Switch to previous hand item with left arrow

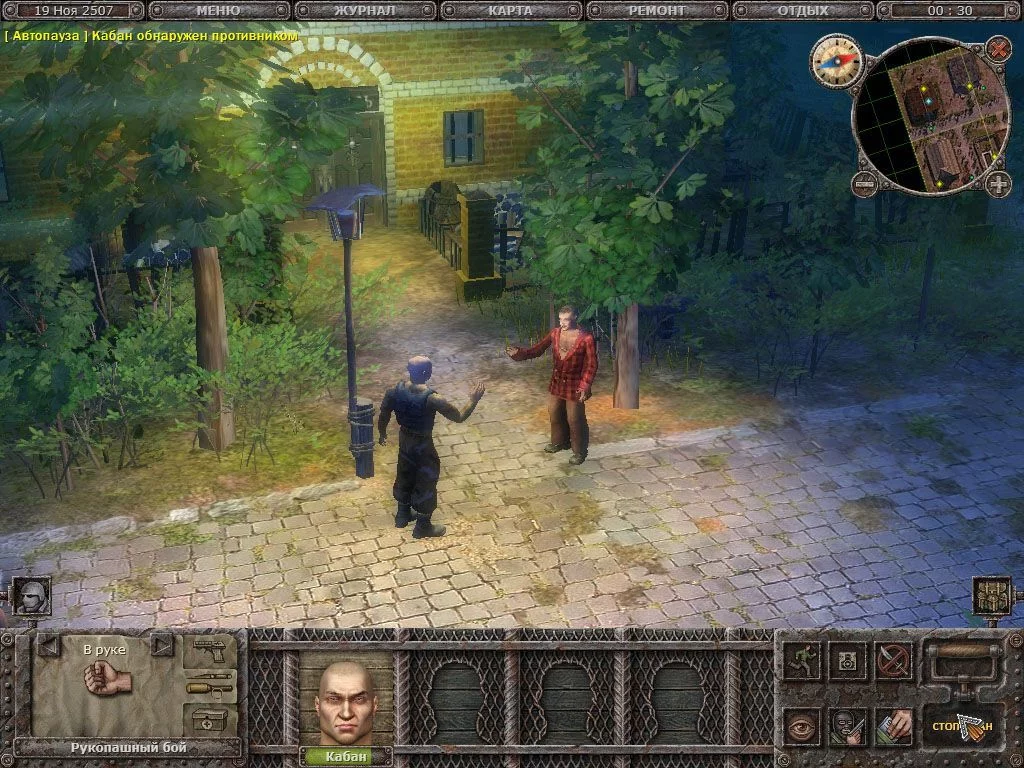coord(48,647)
